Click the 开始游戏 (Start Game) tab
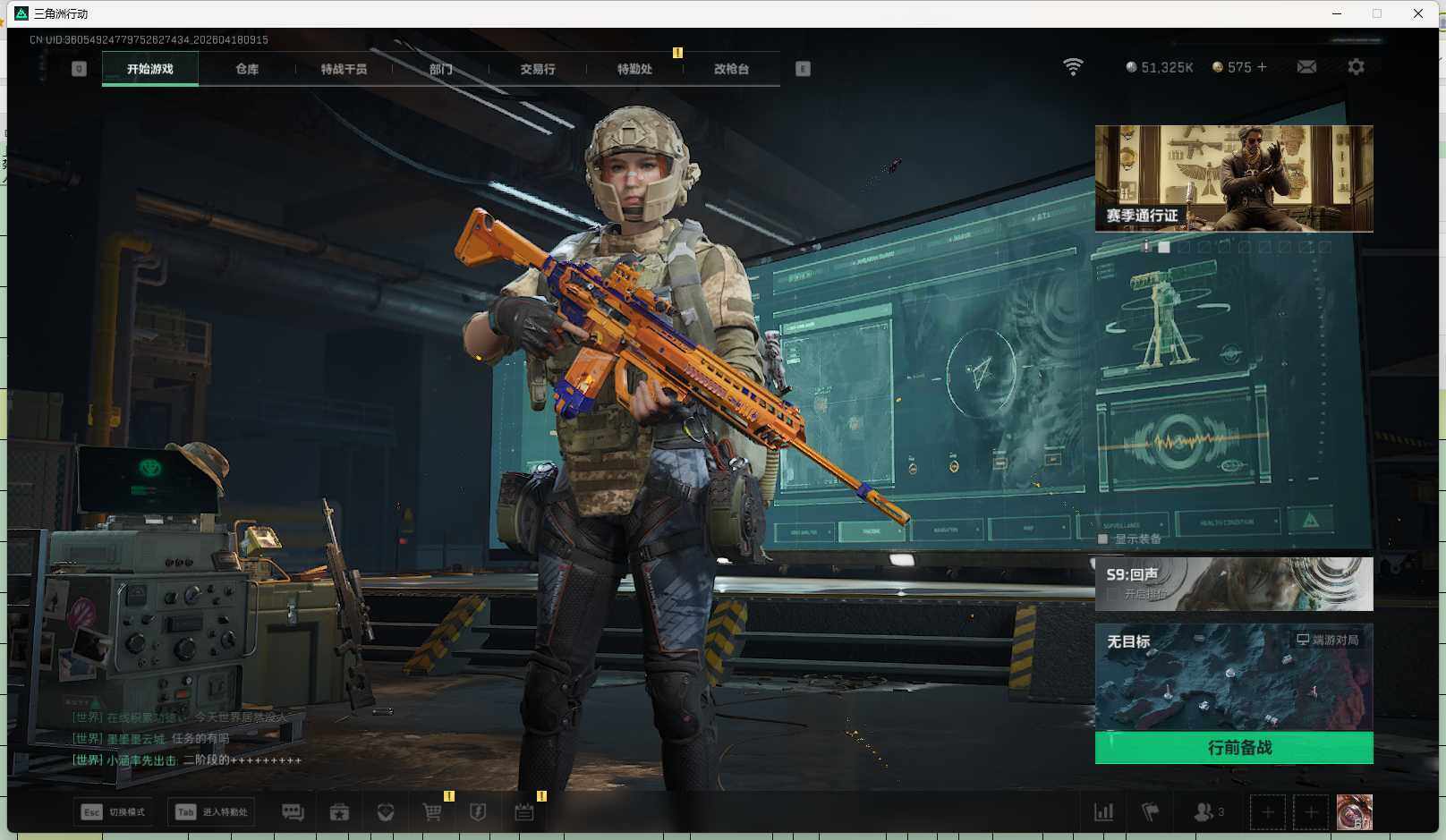Viewport: 1446px width, 840px height. (x=150, y=69)
